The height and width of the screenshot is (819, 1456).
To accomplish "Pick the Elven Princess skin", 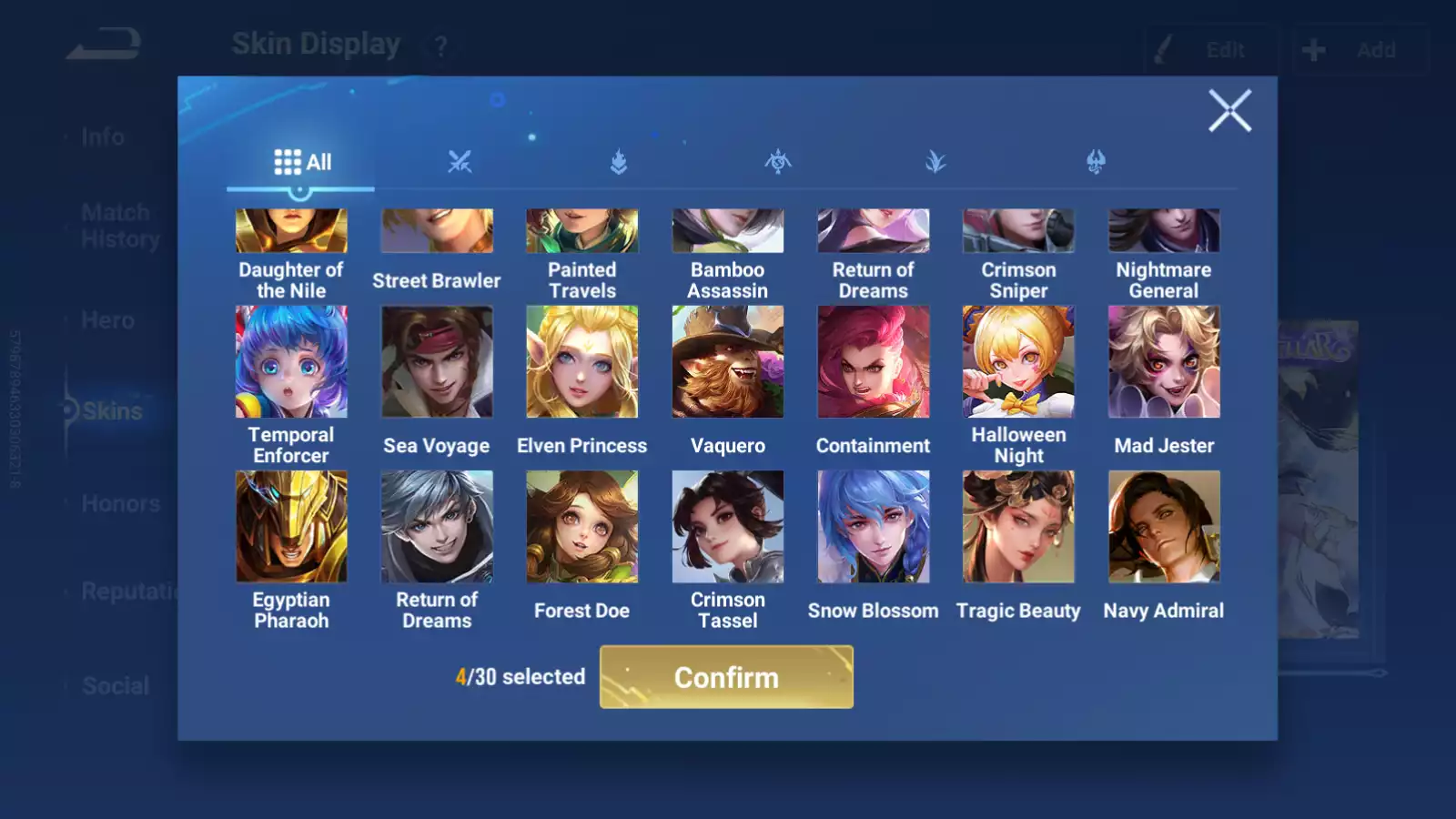I will [582, 362].
